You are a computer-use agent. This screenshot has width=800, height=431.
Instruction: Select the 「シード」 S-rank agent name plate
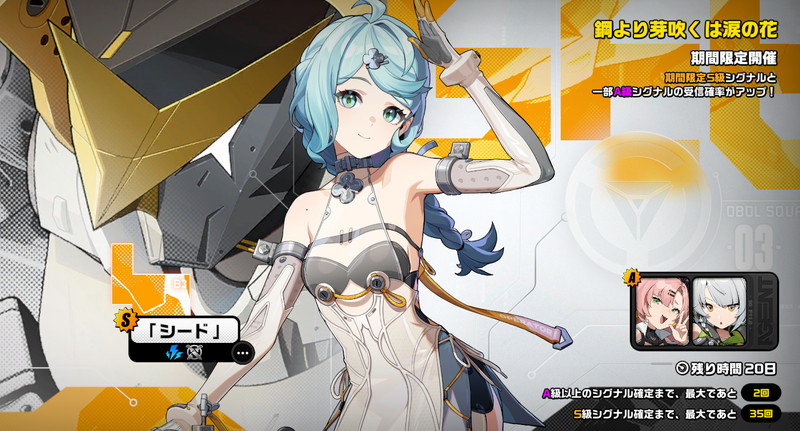coord(186,329)
